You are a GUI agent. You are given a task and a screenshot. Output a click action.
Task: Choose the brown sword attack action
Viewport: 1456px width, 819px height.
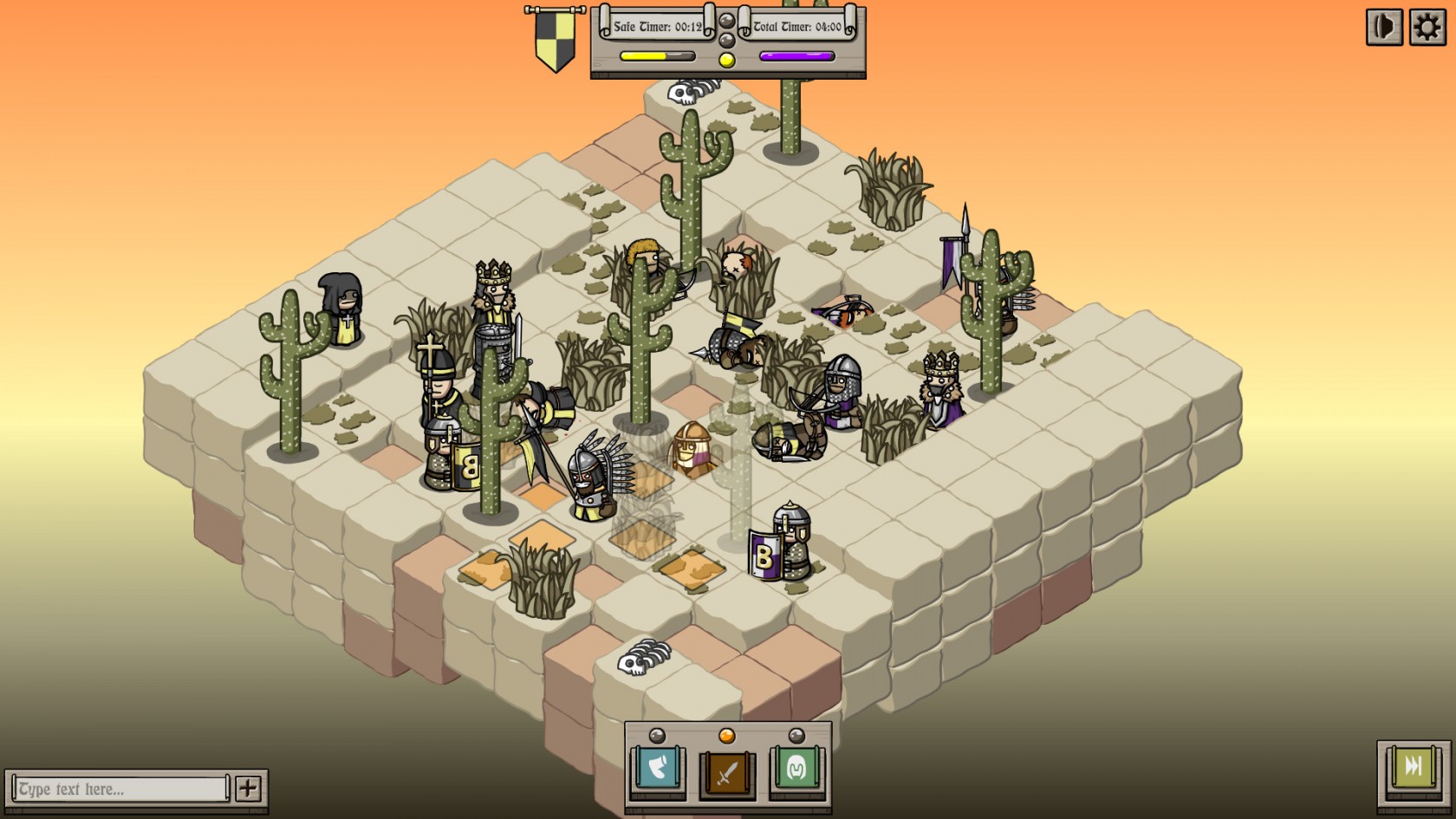727,770
